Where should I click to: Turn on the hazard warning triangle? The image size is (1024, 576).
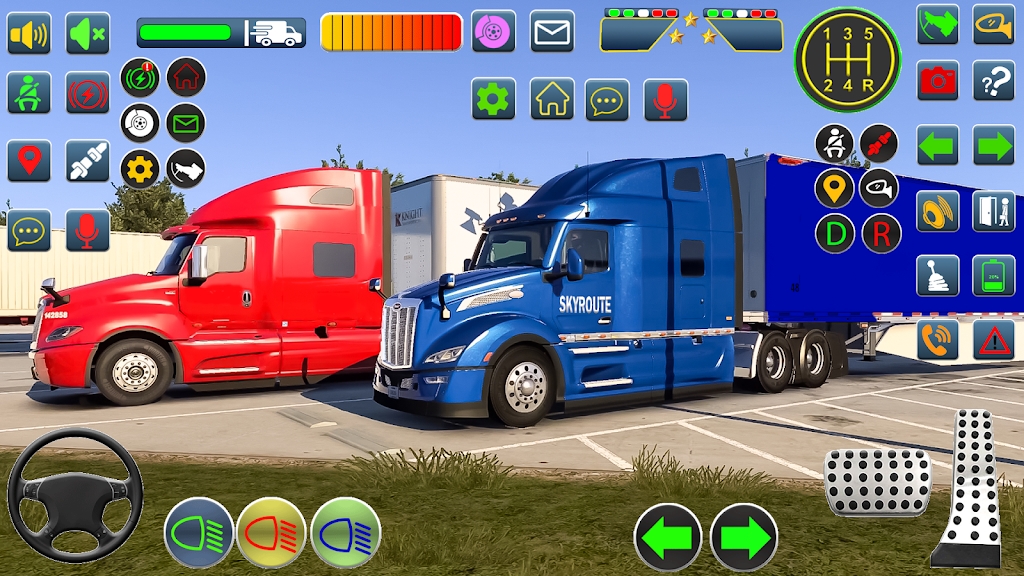tap(994, 340)
